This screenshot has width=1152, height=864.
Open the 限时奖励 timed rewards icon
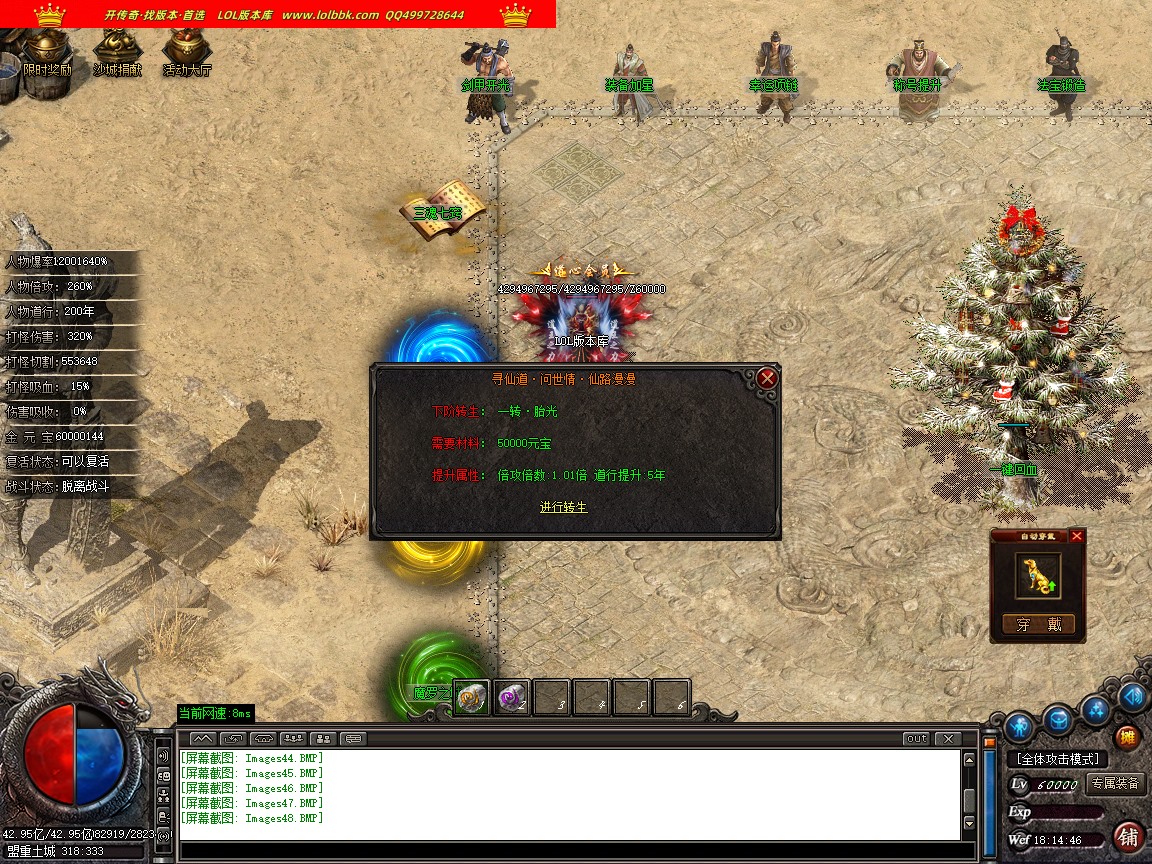point(46,52)
